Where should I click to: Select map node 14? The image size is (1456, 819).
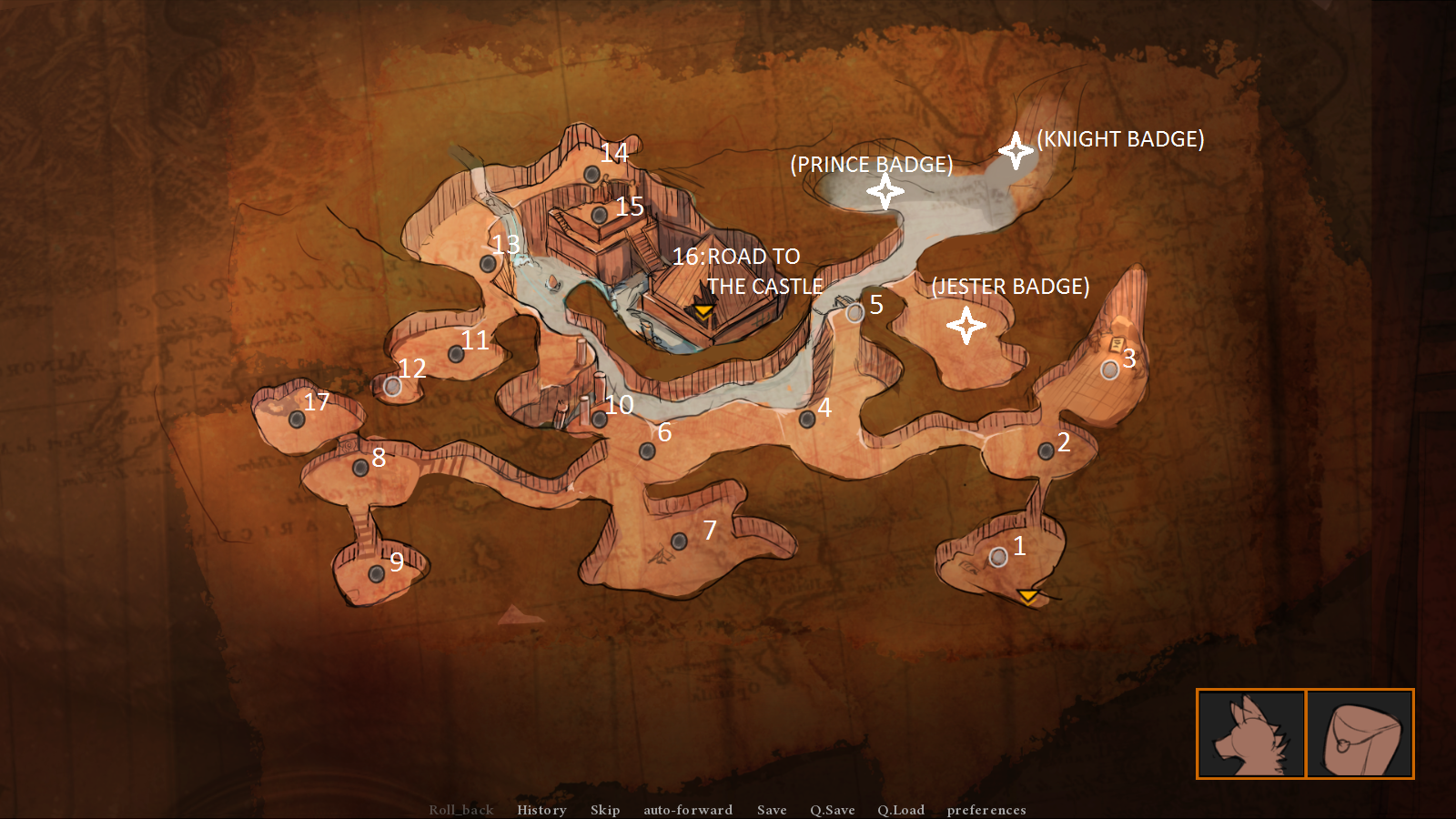pos(591,175)
